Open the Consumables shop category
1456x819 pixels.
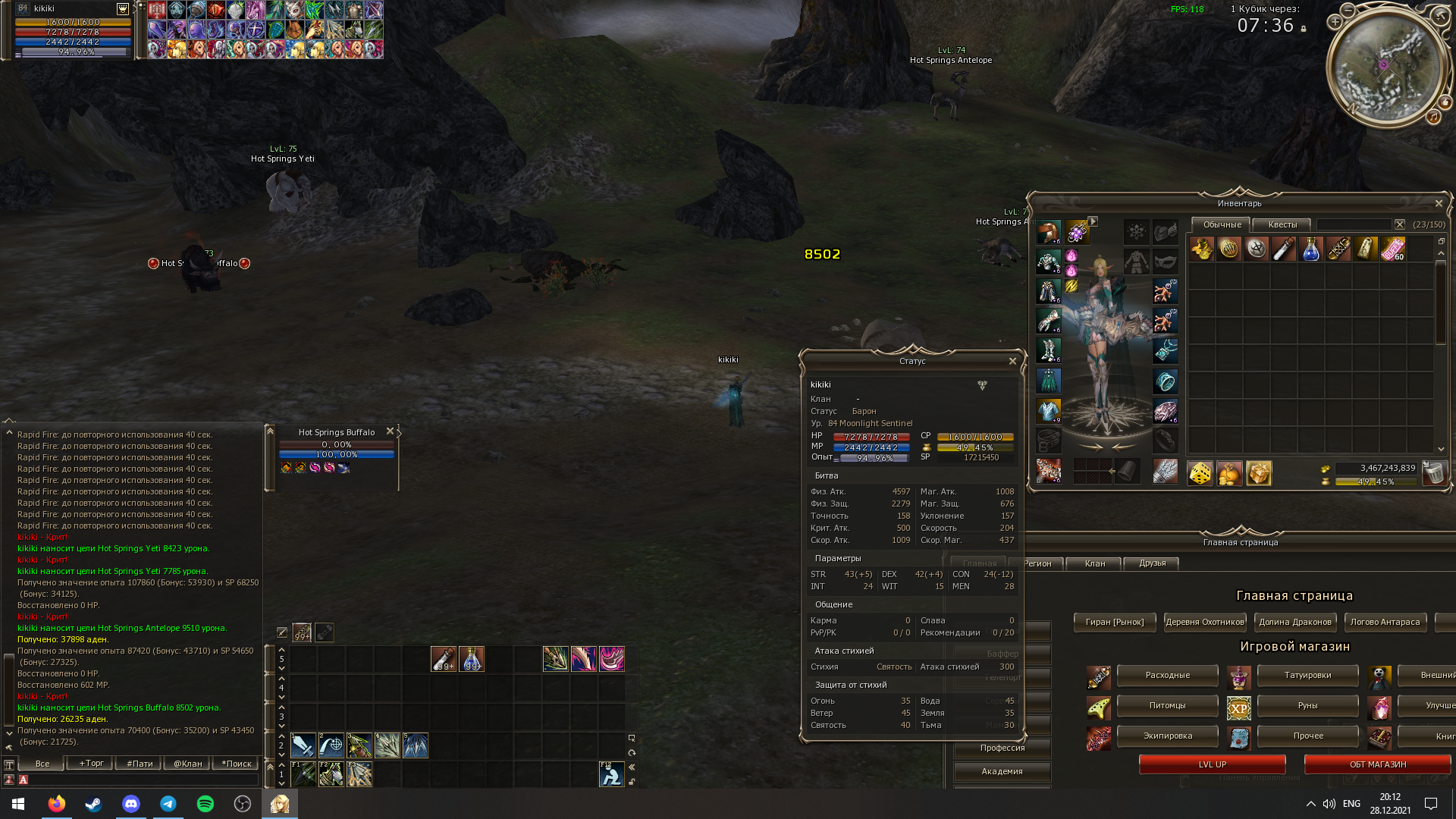1167,675
